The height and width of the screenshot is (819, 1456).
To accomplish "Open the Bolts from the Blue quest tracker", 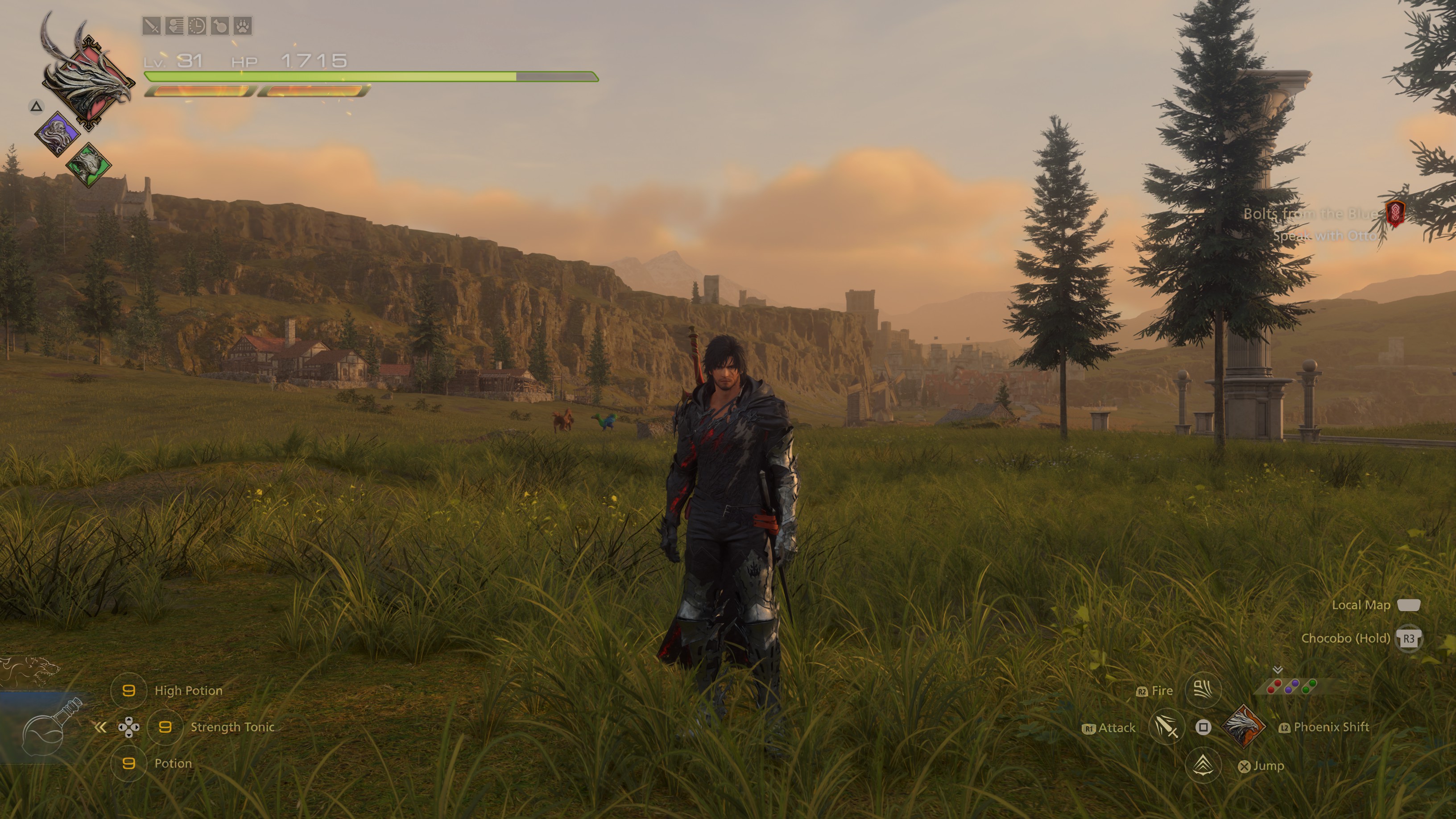I will point(1310,214).
